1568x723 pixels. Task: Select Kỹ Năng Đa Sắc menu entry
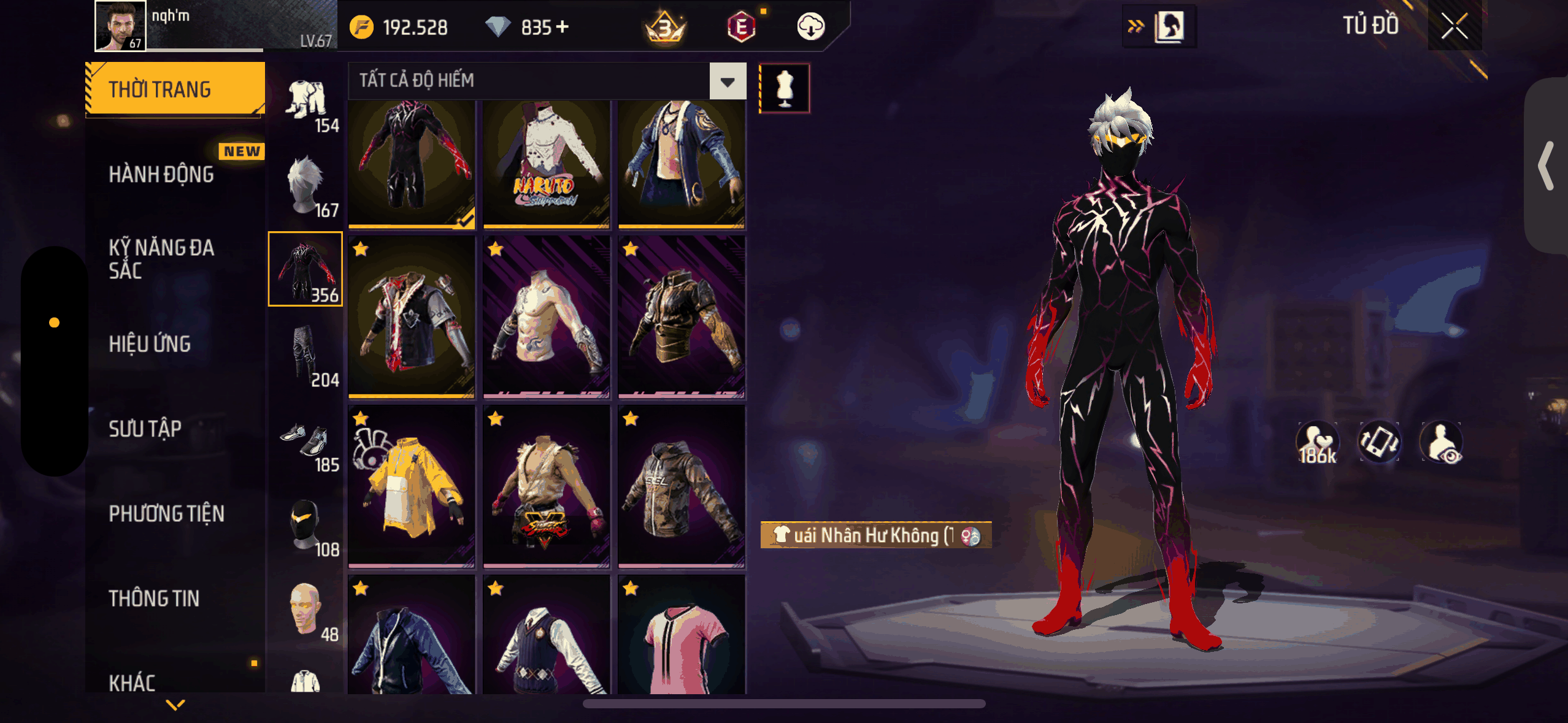[161, 259]
